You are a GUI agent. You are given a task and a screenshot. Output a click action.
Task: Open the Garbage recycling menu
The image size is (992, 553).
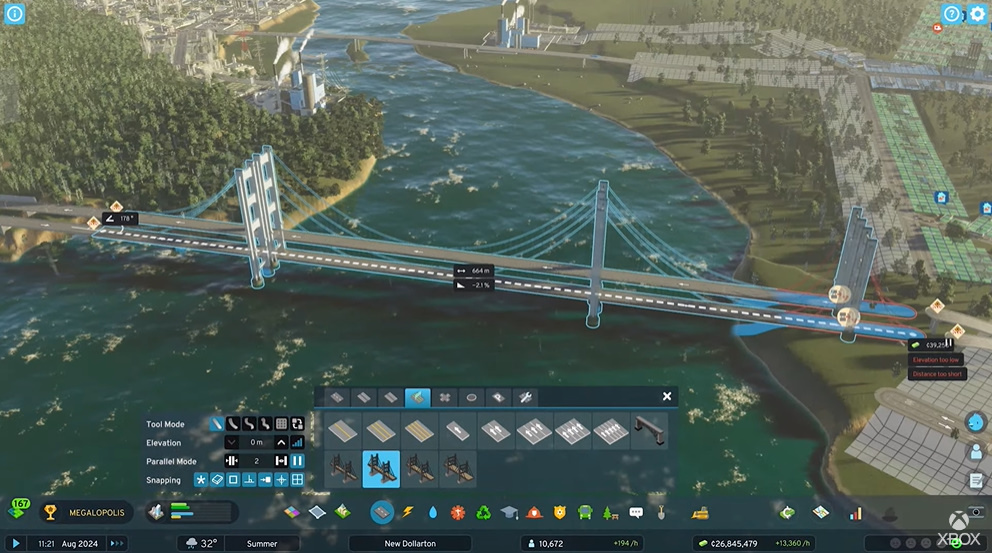[484, 513]
